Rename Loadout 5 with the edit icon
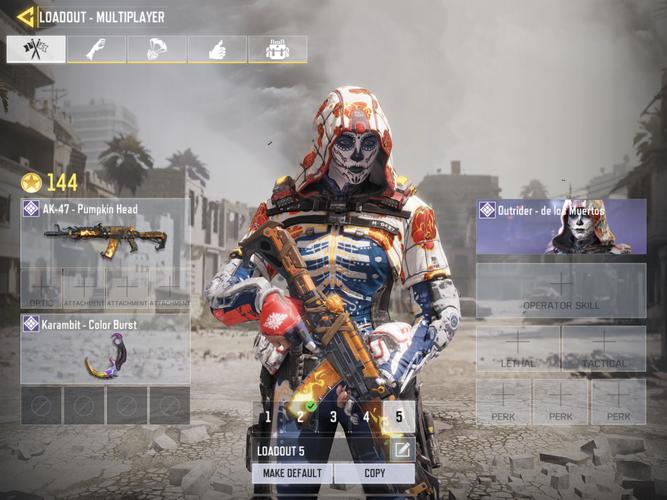 (x=401, y=450)
